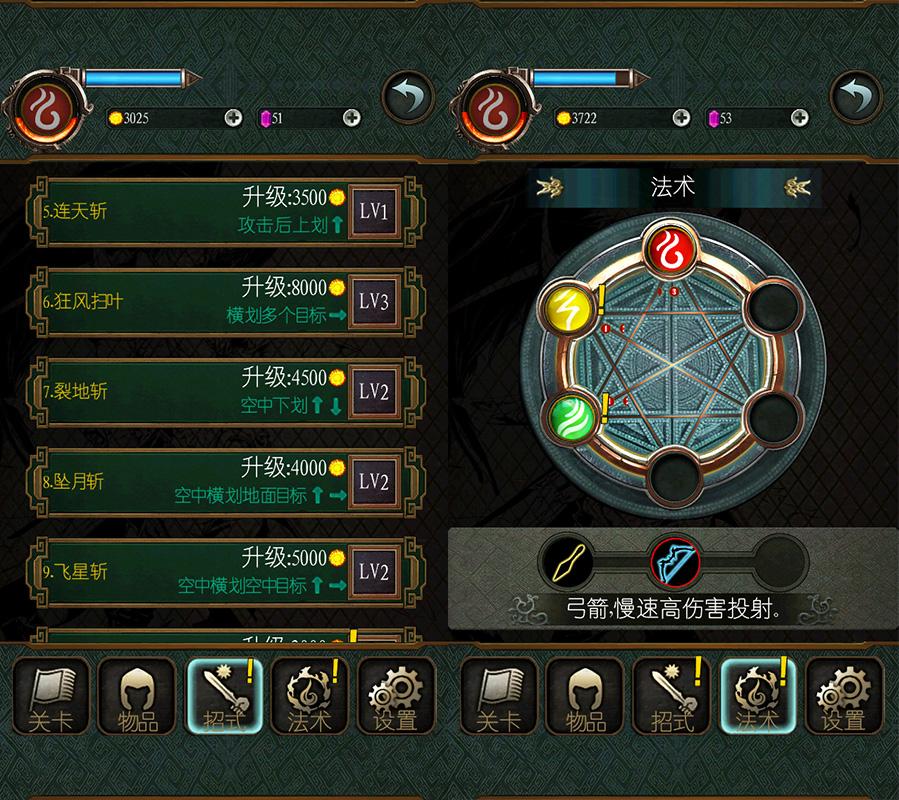Choose the throwing dagger weapon icon
The image size is (899, 800).
pos(565,562)
